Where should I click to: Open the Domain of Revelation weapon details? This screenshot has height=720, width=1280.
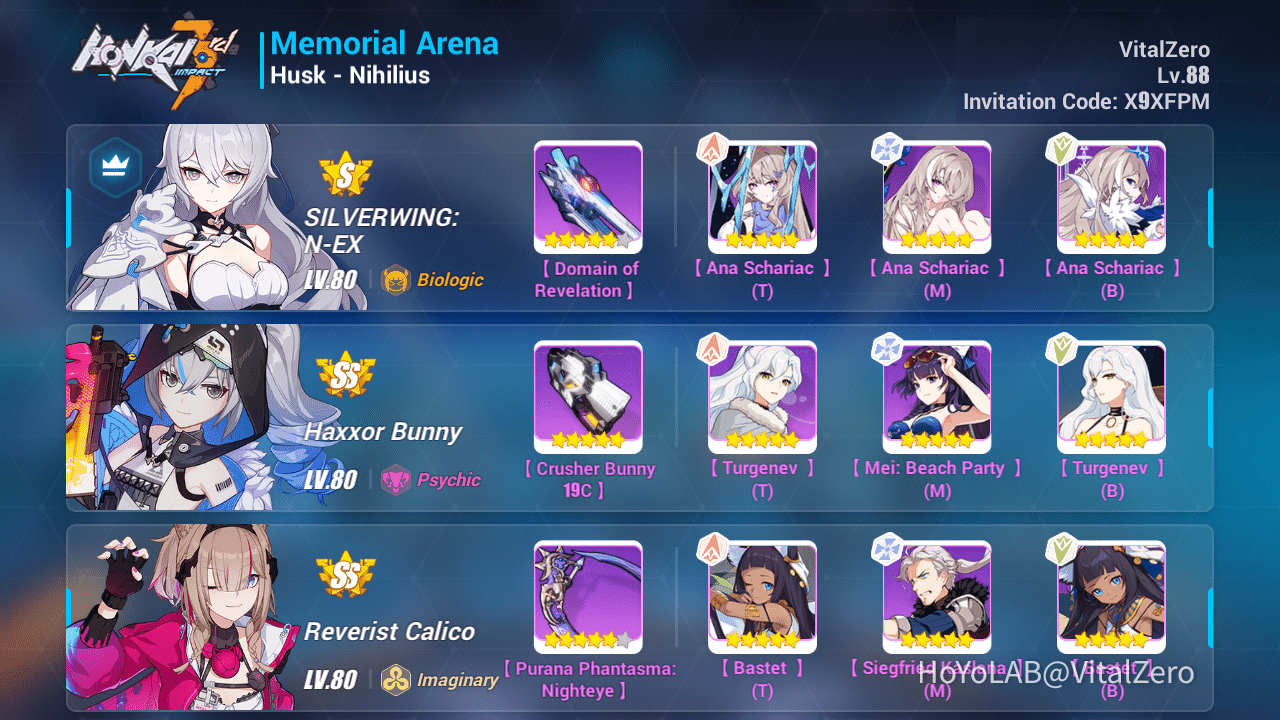(x=588, y=197)
